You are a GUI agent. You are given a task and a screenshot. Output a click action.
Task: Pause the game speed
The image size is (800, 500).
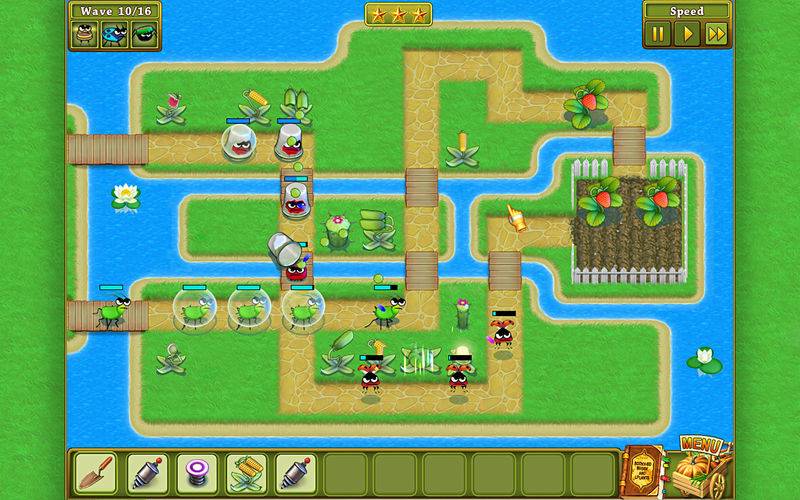coord(658,33)
